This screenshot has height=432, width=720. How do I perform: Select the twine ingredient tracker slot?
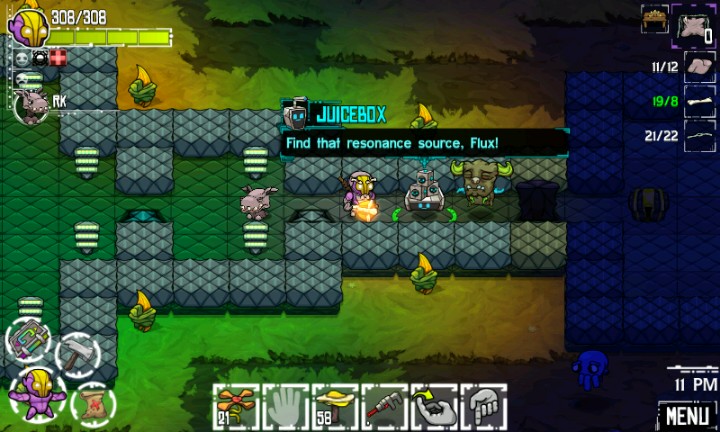pos(700,135)
